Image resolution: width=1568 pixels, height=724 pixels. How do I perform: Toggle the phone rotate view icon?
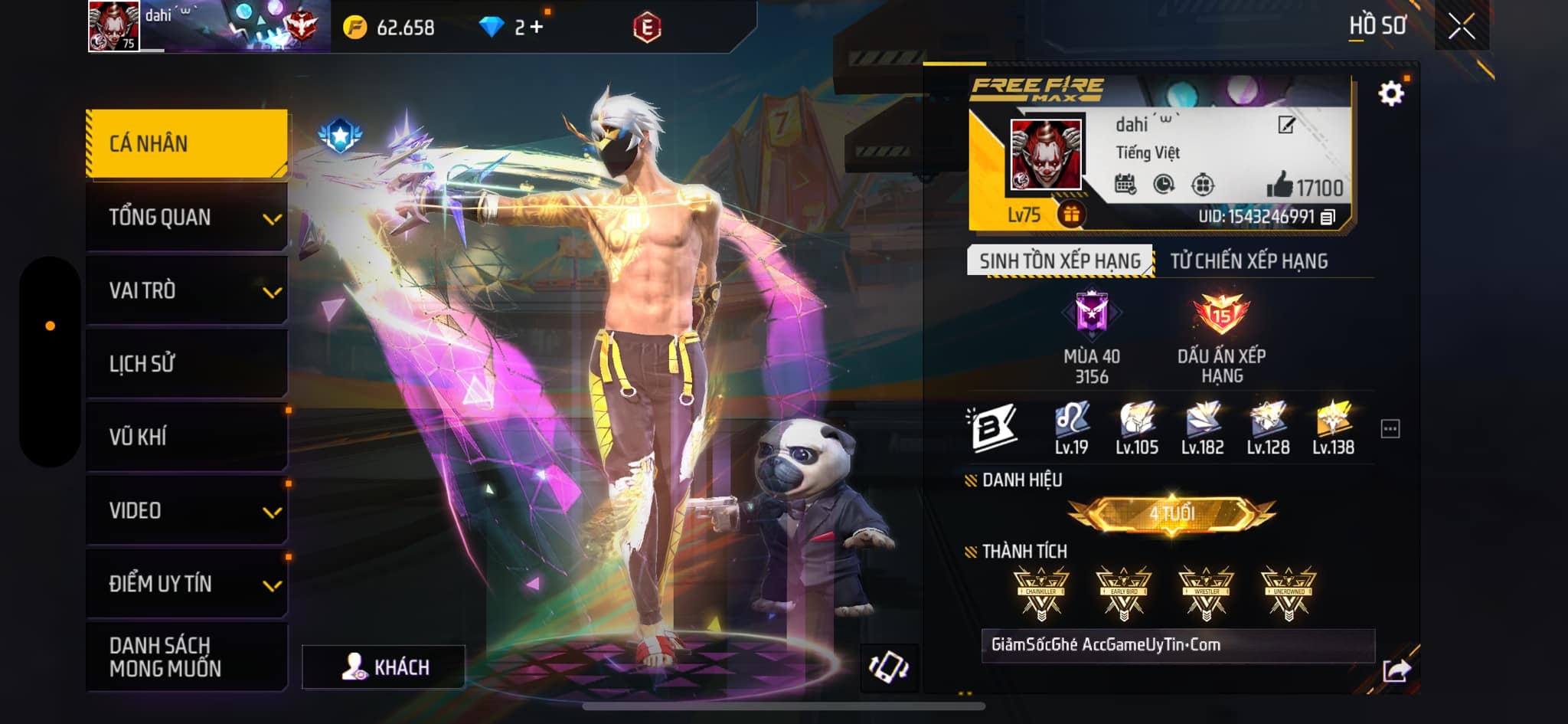889,666
